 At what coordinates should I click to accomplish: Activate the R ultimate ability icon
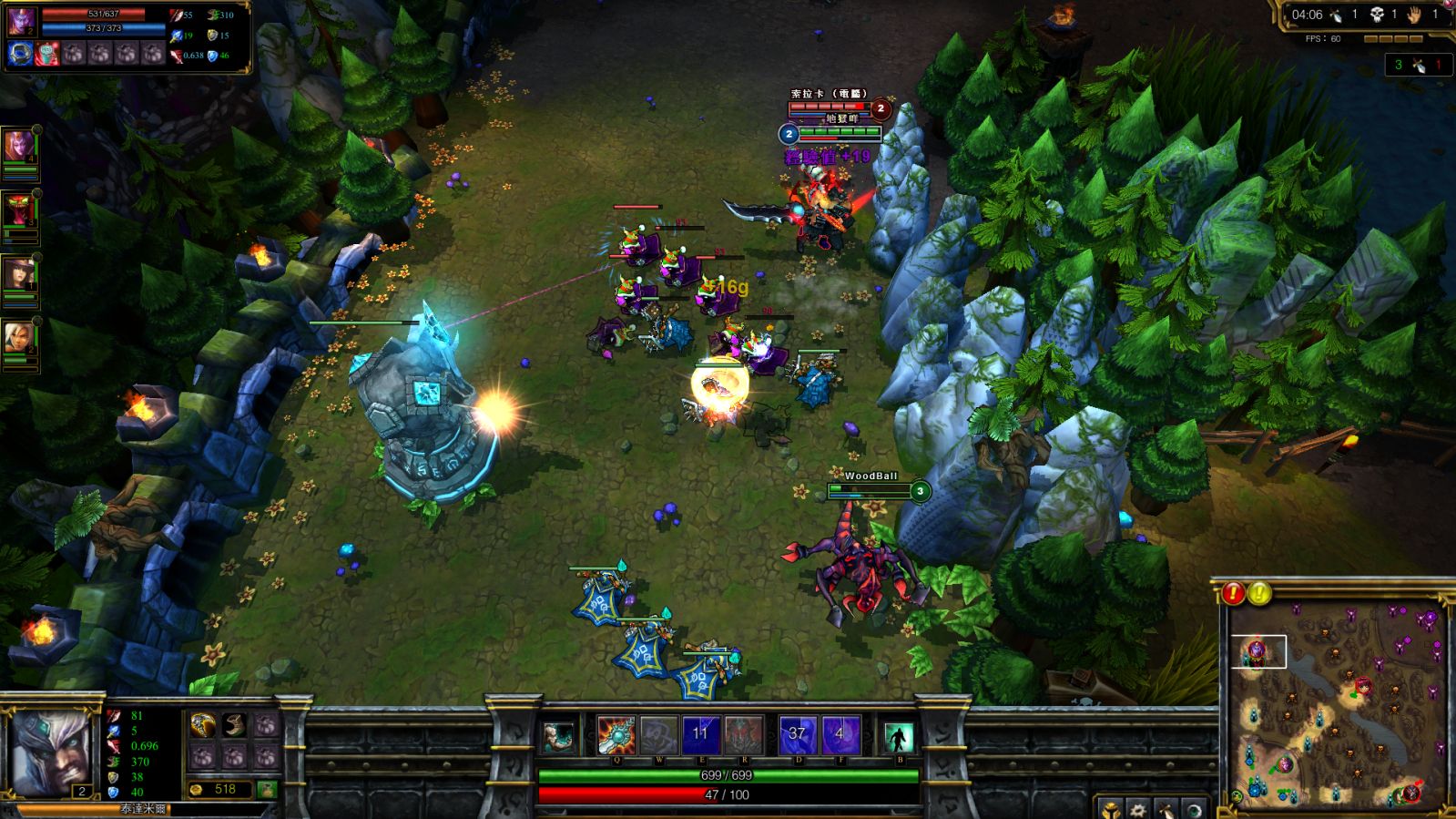pos(743,735)
